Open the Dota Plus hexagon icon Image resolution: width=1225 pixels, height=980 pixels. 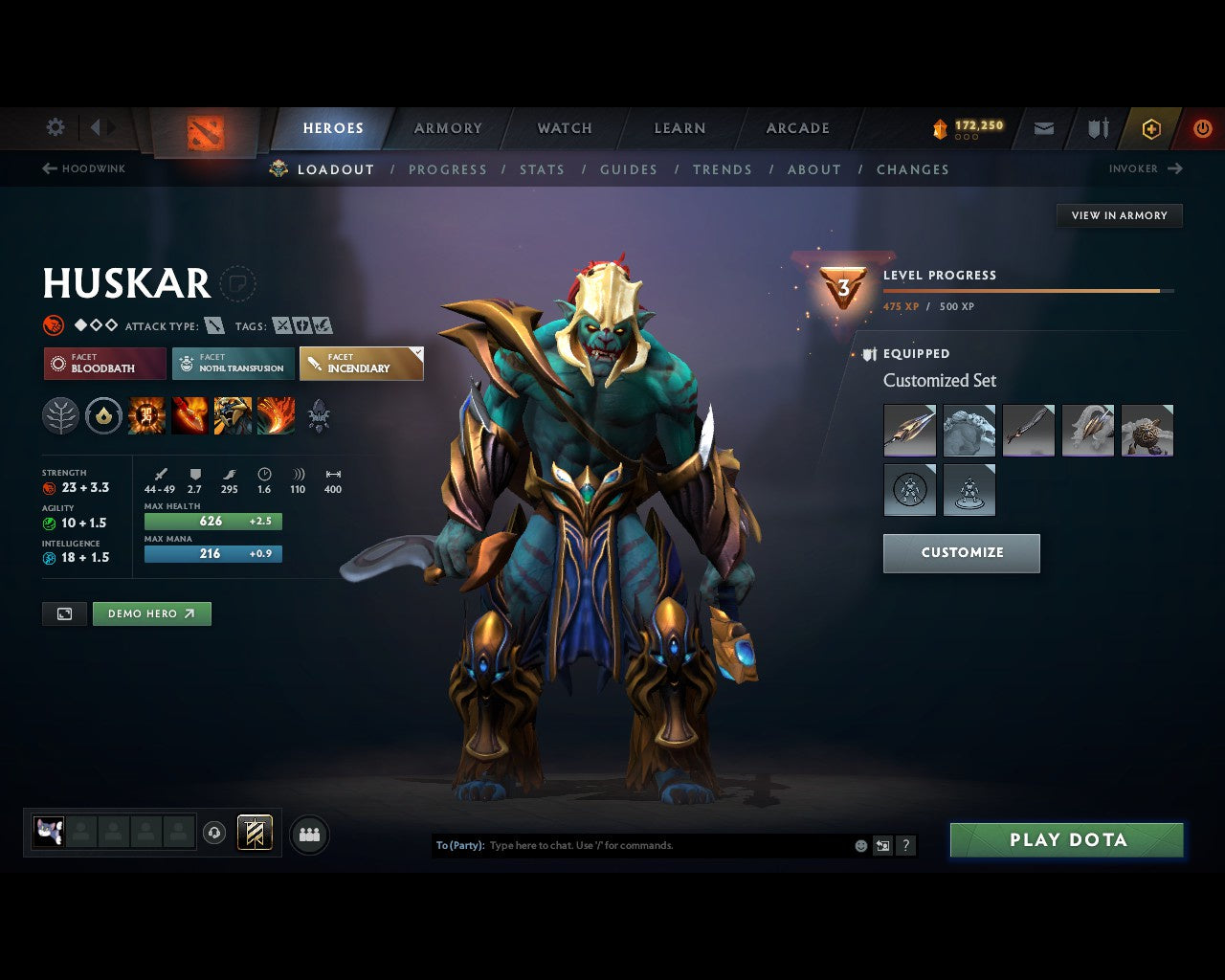(x=1151, y=127)
